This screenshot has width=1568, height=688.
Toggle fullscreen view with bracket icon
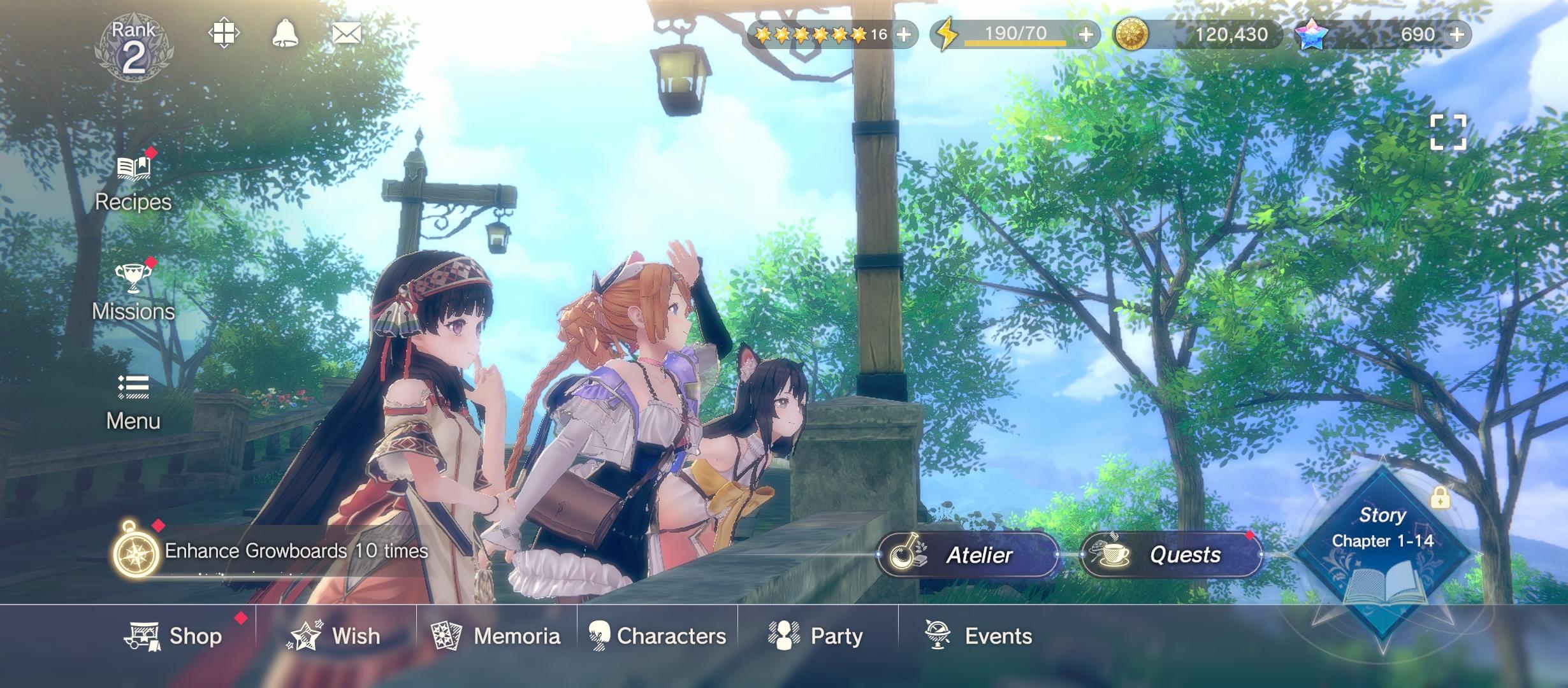point(1448,133)
